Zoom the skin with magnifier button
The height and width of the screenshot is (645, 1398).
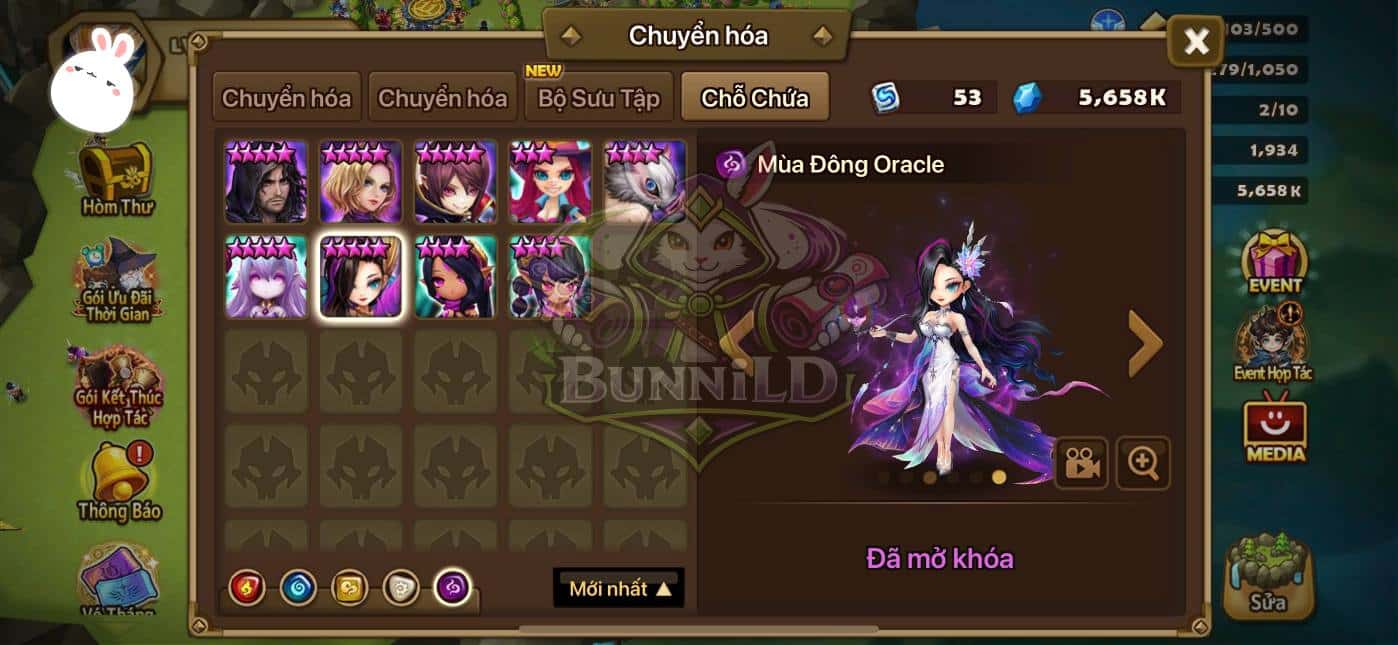pos(1142,462)
